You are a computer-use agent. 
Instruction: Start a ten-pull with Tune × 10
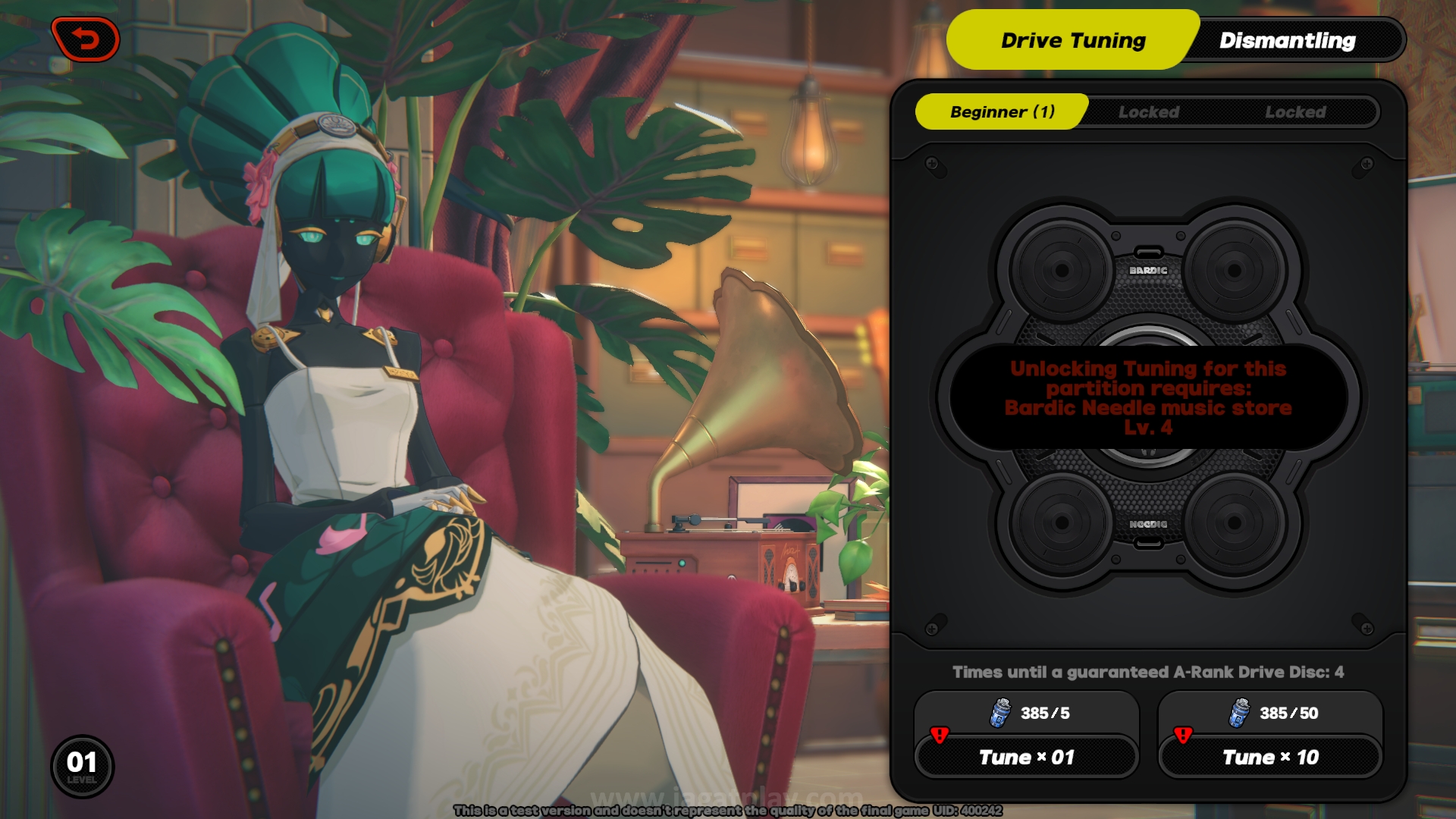coord(1270,757)
